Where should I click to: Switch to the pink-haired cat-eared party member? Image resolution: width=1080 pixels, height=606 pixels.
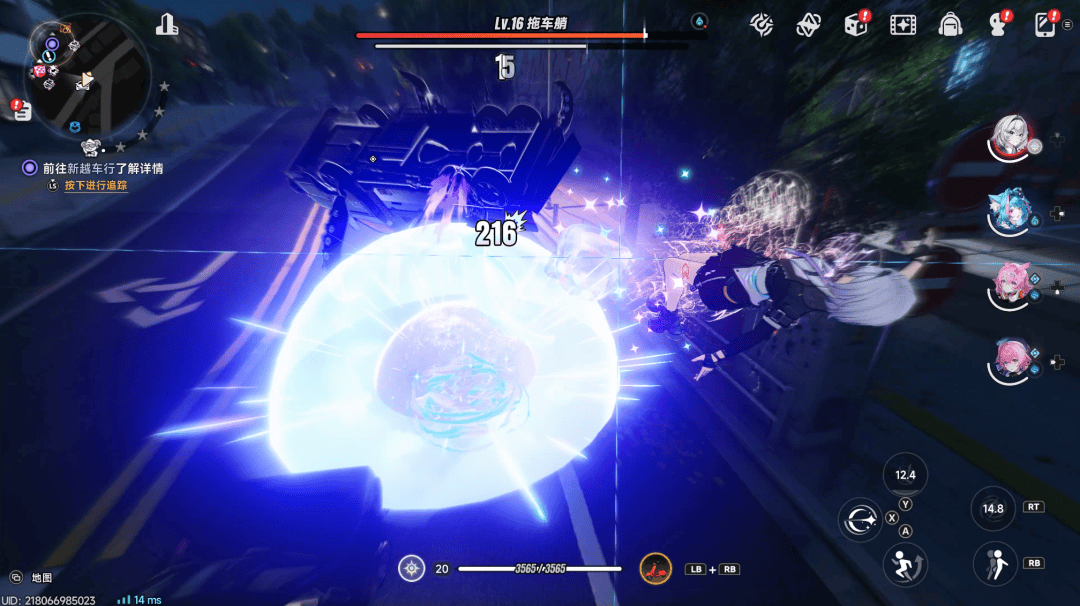pyautogui.click(x=1010, y=285)
